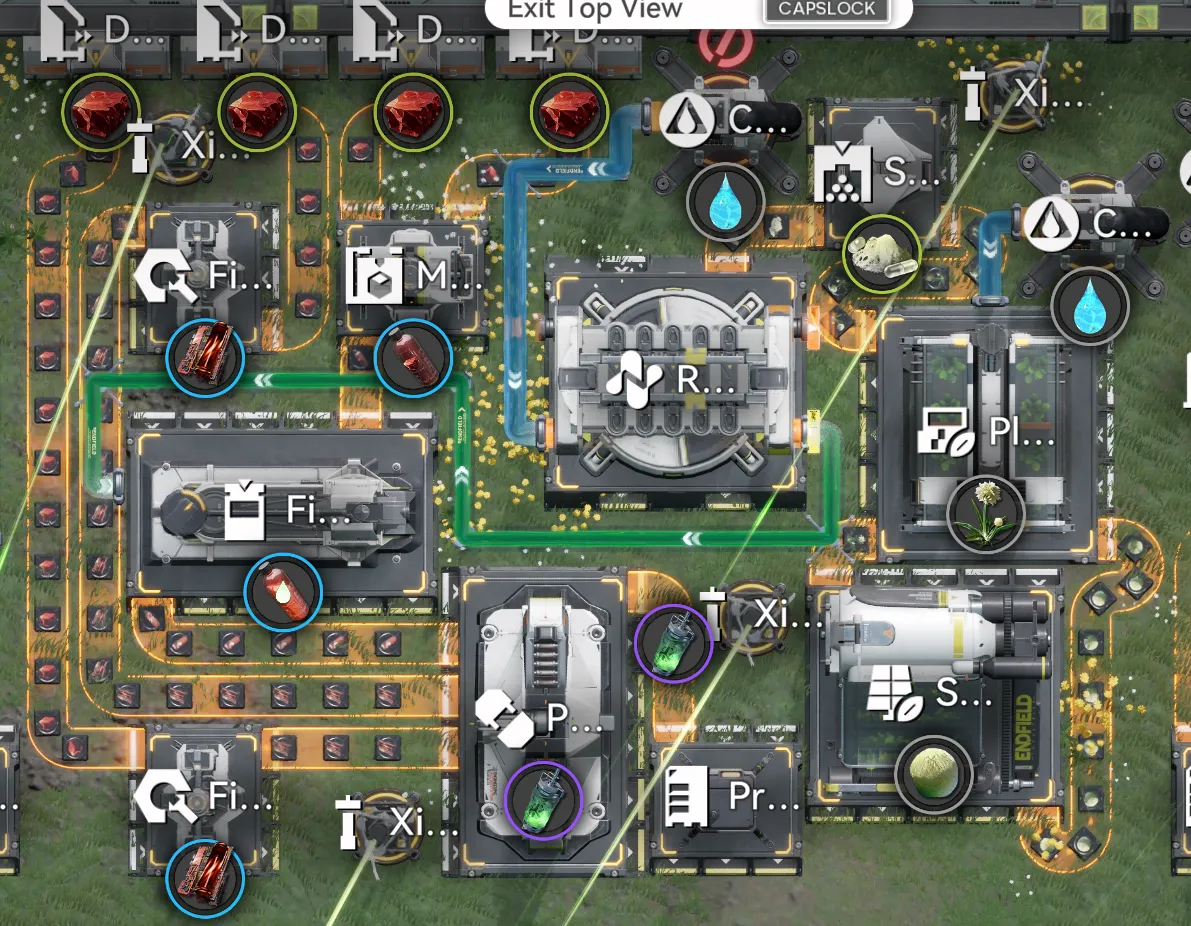Click the red capsule product icon
This screenshot has height=926, width=1191.
click(412, 358)
